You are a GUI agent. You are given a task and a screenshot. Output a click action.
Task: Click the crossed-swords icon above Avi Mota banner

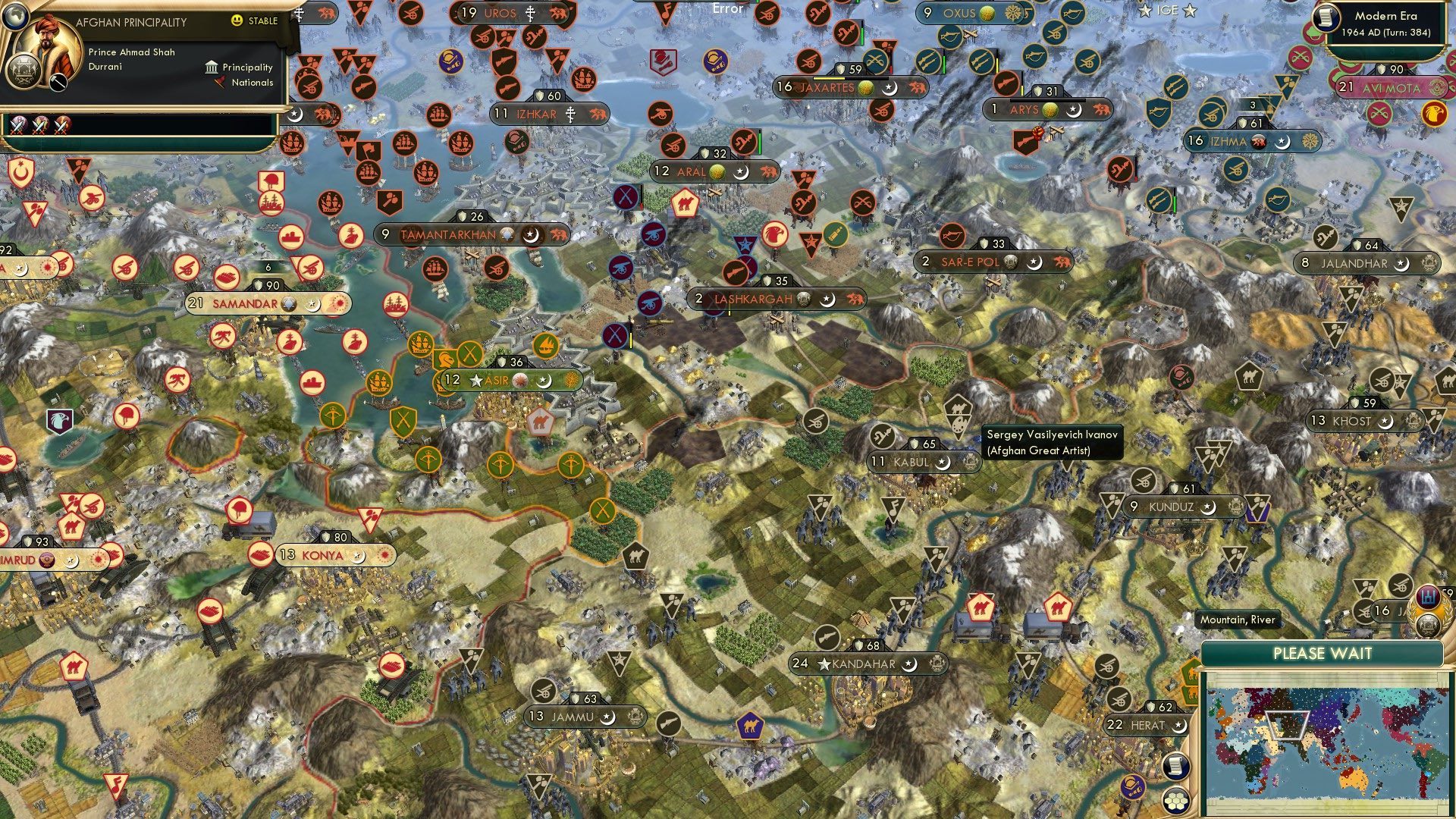click(1298, 57)
